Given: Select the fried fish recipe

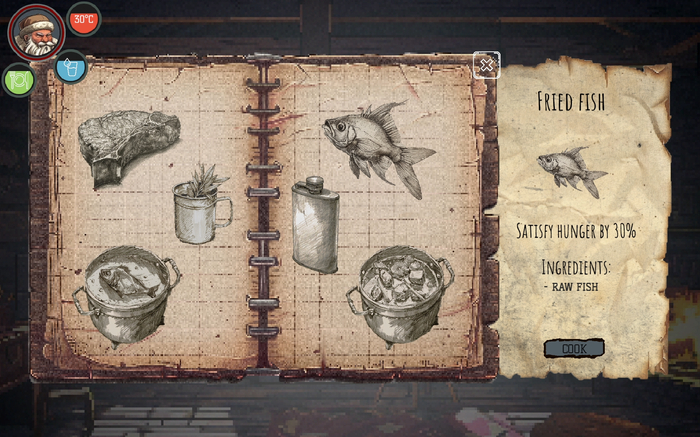Looking at the screenshot, I should tap(378, 146).
